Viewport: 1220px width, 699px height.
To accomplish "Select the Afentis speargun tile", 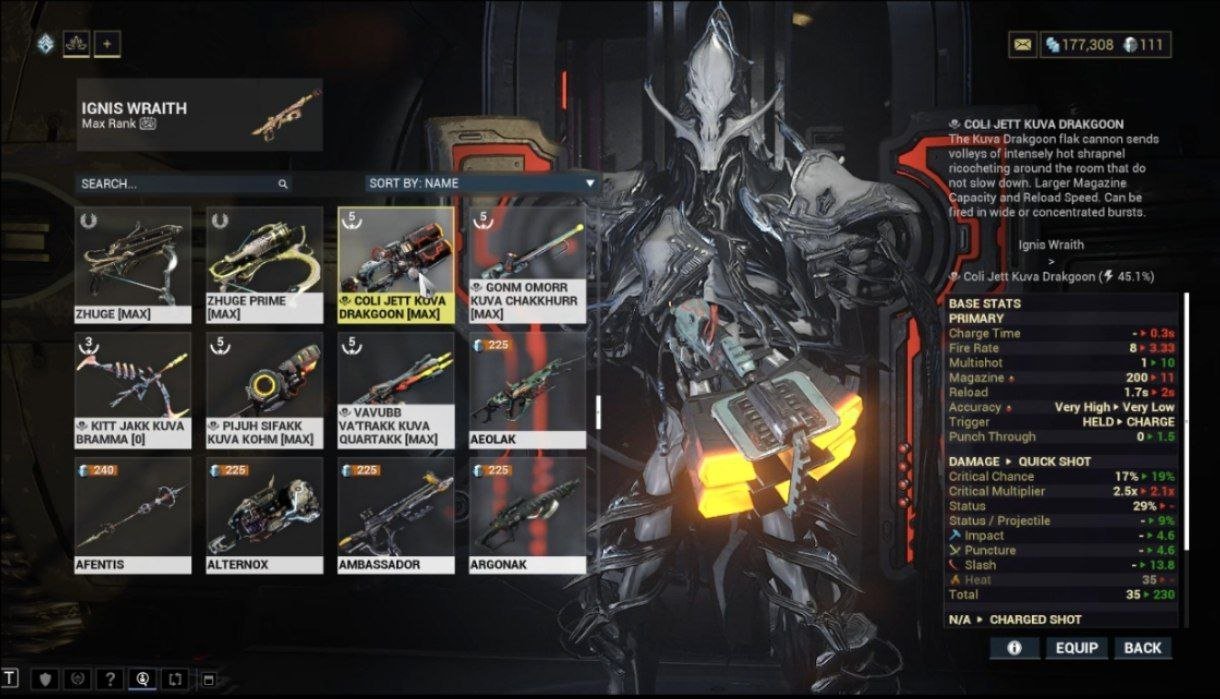I will [133, 515].
